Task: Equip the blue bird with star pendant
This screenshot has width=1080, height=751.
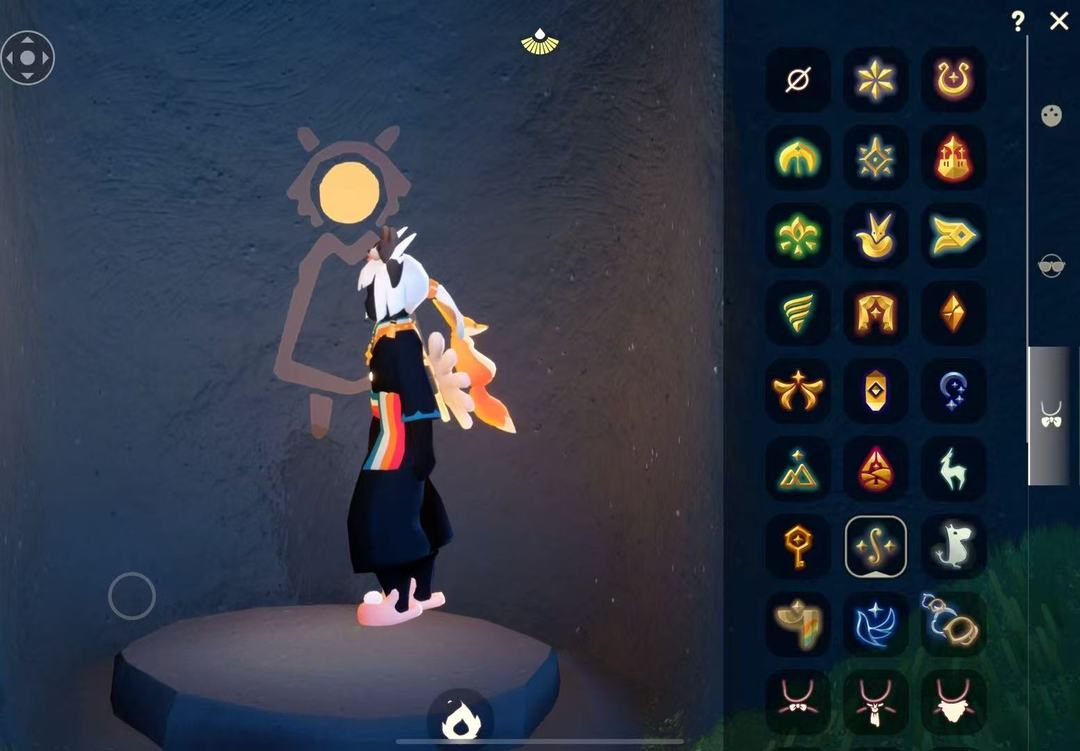Action: [876, 624]
